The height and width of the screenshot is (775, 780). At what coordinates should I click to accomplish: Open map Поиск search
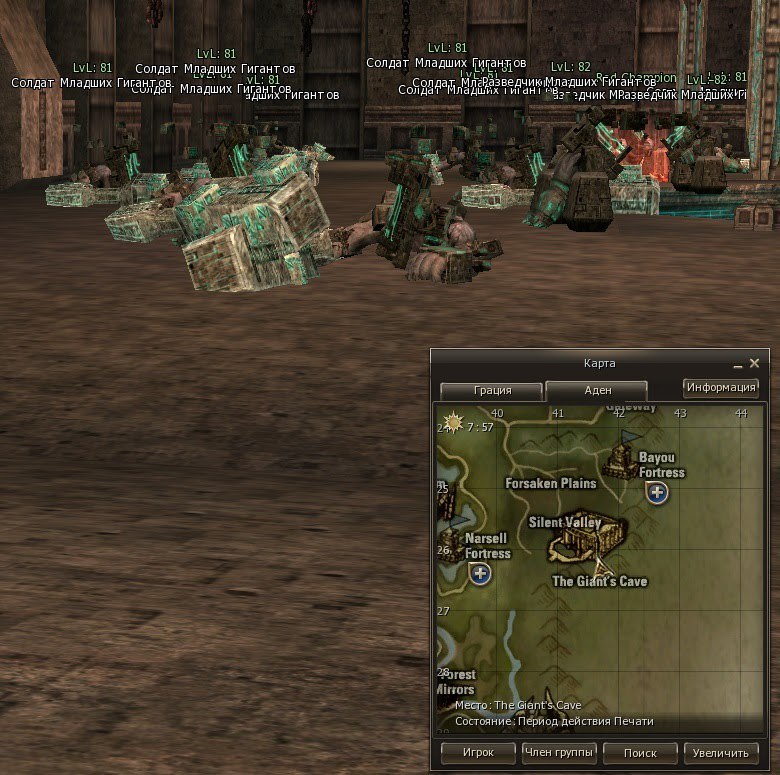(x=640, y=753)
